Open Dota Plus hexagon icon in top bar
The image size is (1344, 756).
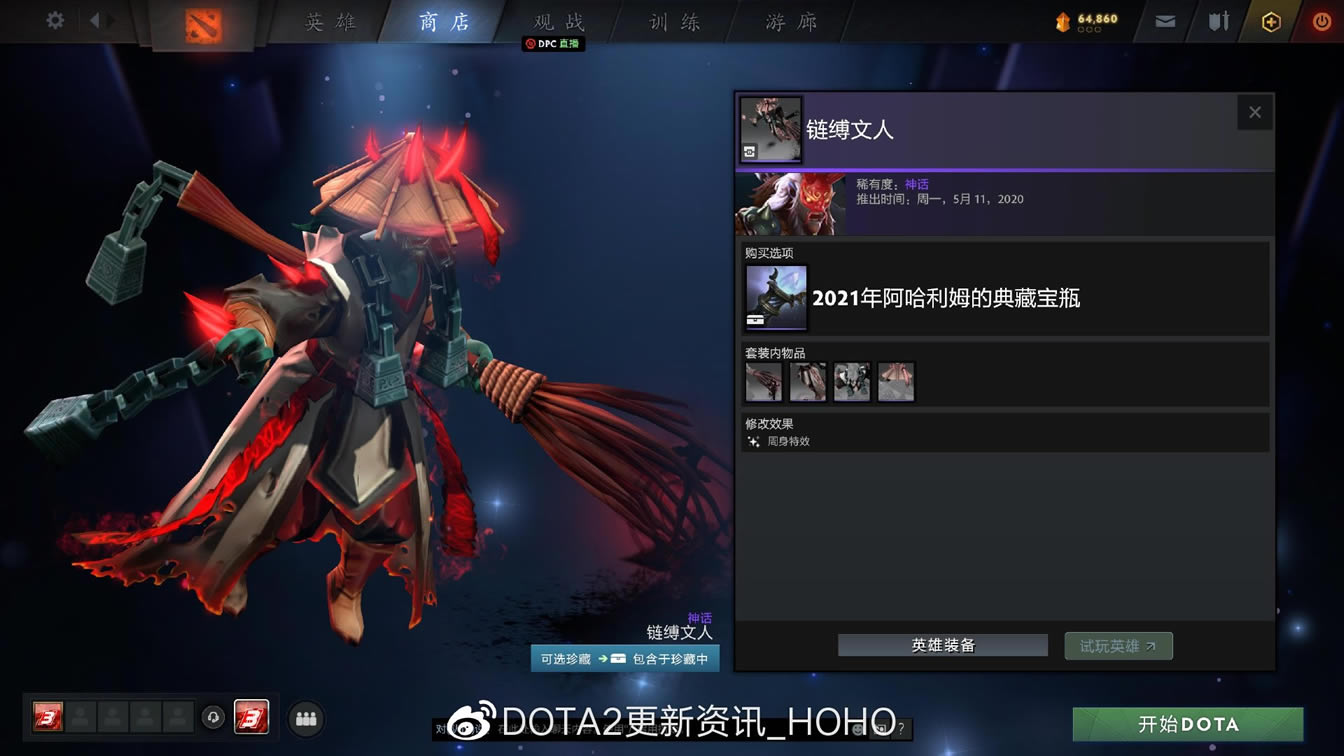point(1271,19)
